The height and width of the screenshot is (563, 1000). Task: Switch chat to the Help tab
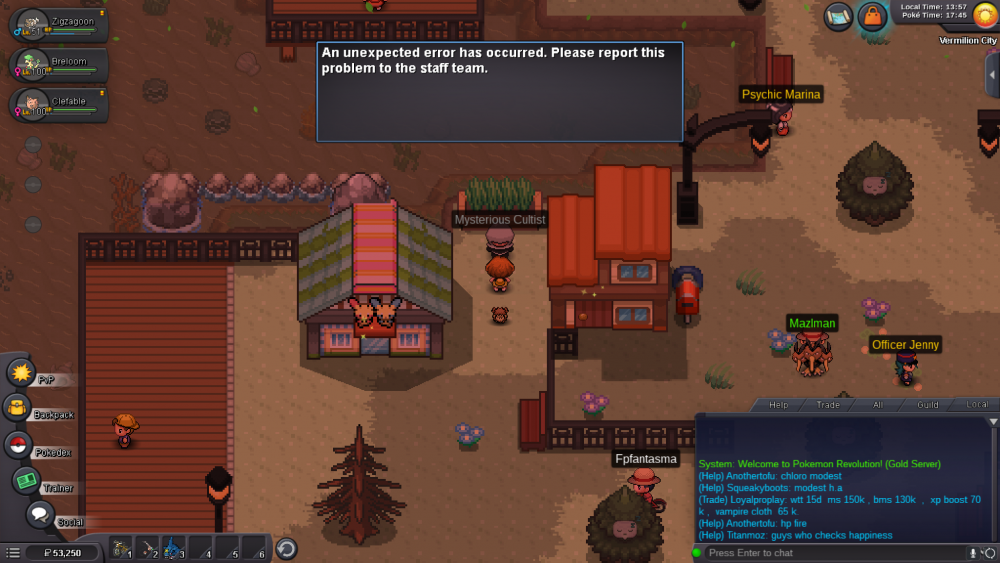coord(778,405)
